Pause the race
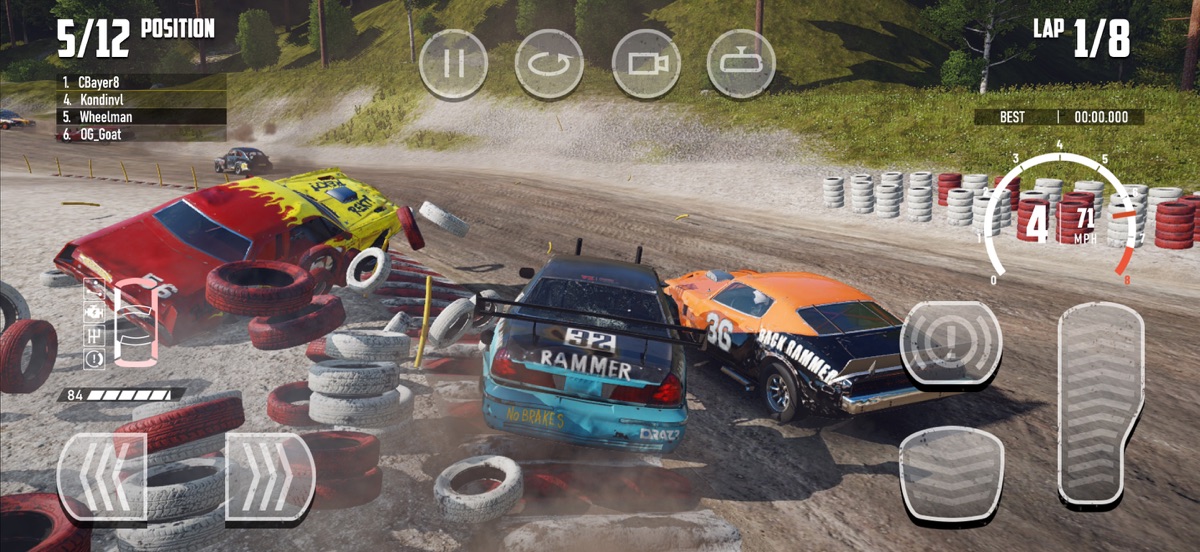 coord(453,64)
